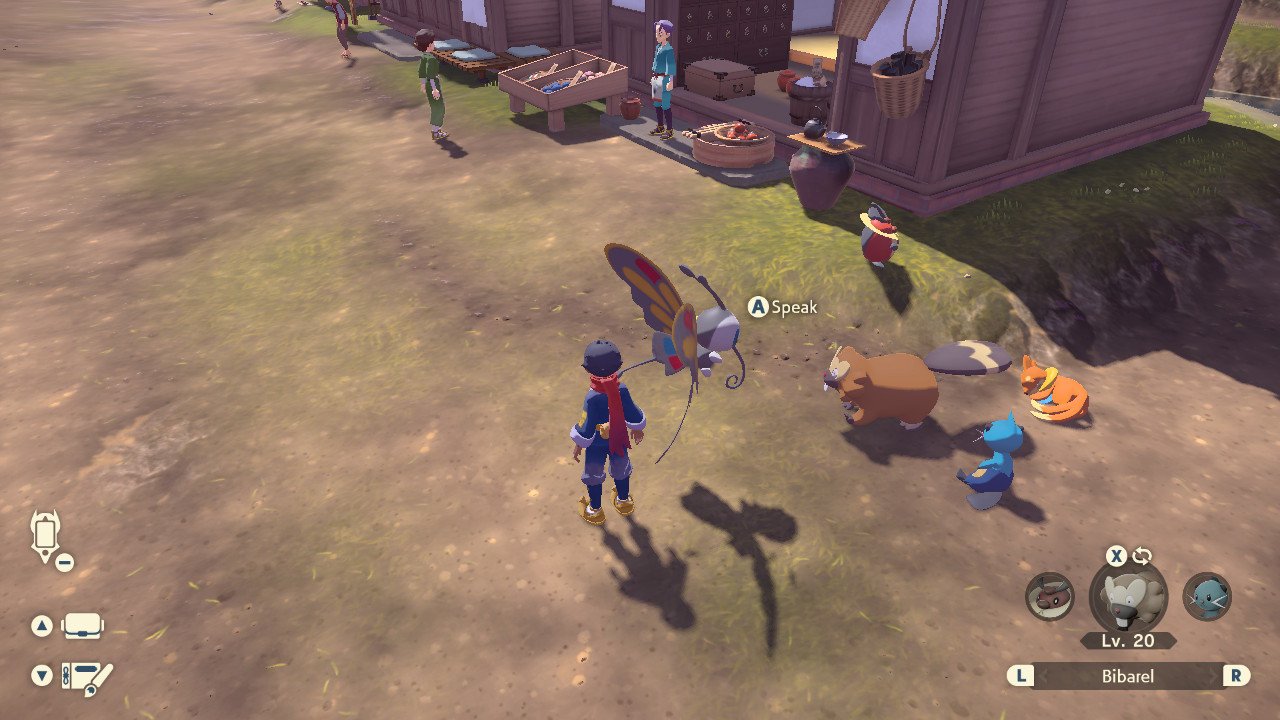This screenshot has width=1280, height=720.
Task: Select the central Bibarel portrait
Action: [1128, 598]
